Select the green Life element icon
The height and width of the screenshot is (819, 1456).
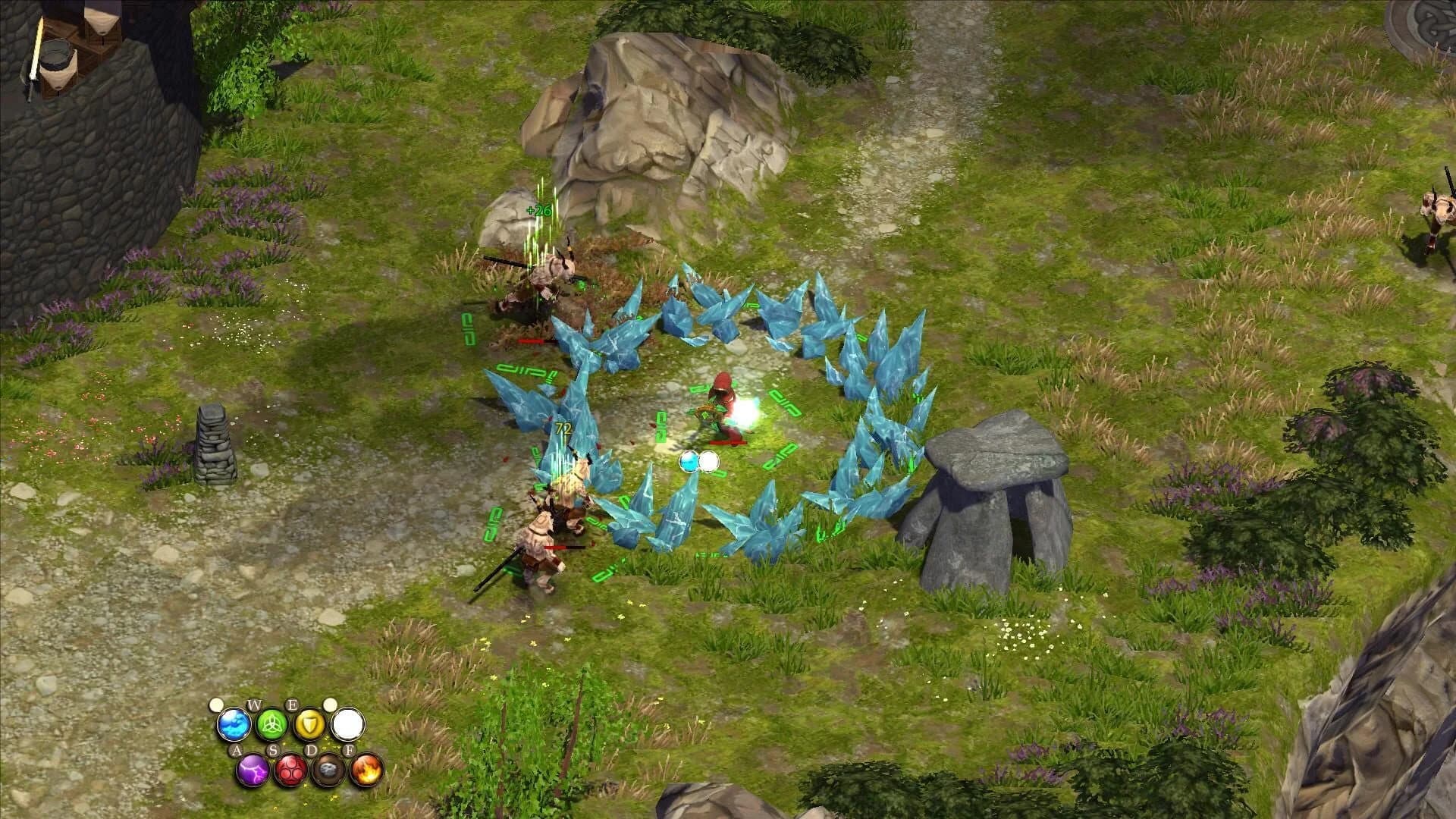[271, 725]
